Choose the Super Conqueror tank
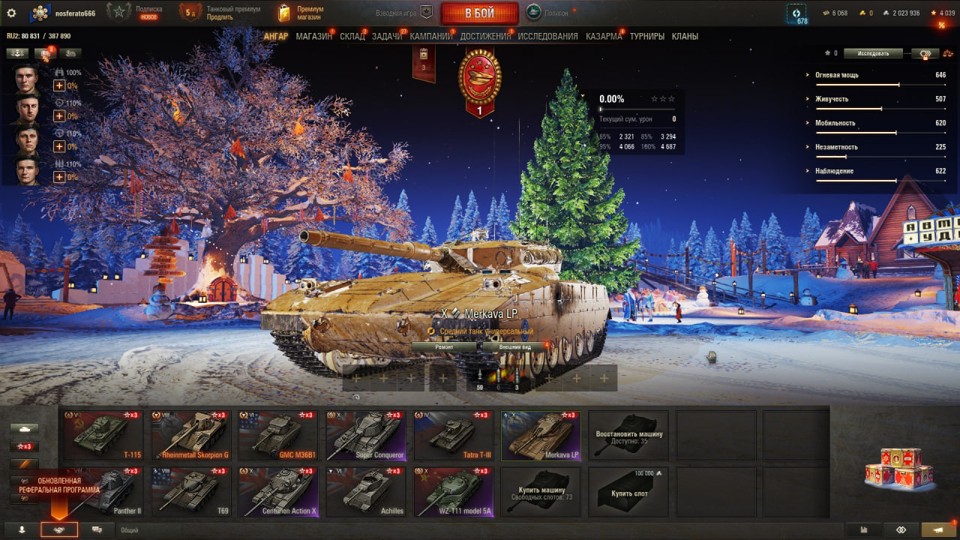The image size is (960, 540). click(366, 435)
